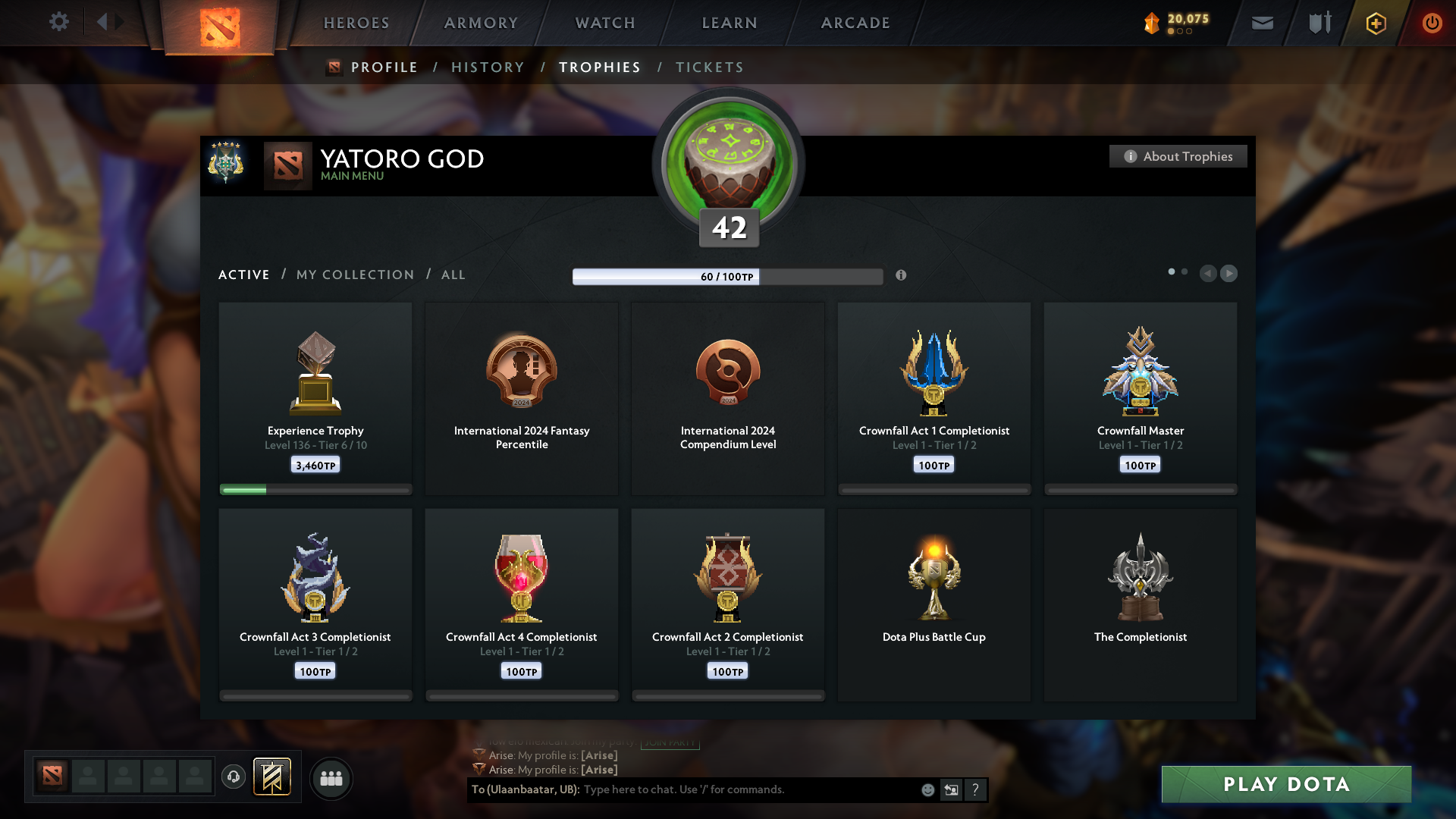Switch to the MY COLLECTION tab
Image resolution: width=1456 pixels, height=819 pixels.
tap(354, 275)
